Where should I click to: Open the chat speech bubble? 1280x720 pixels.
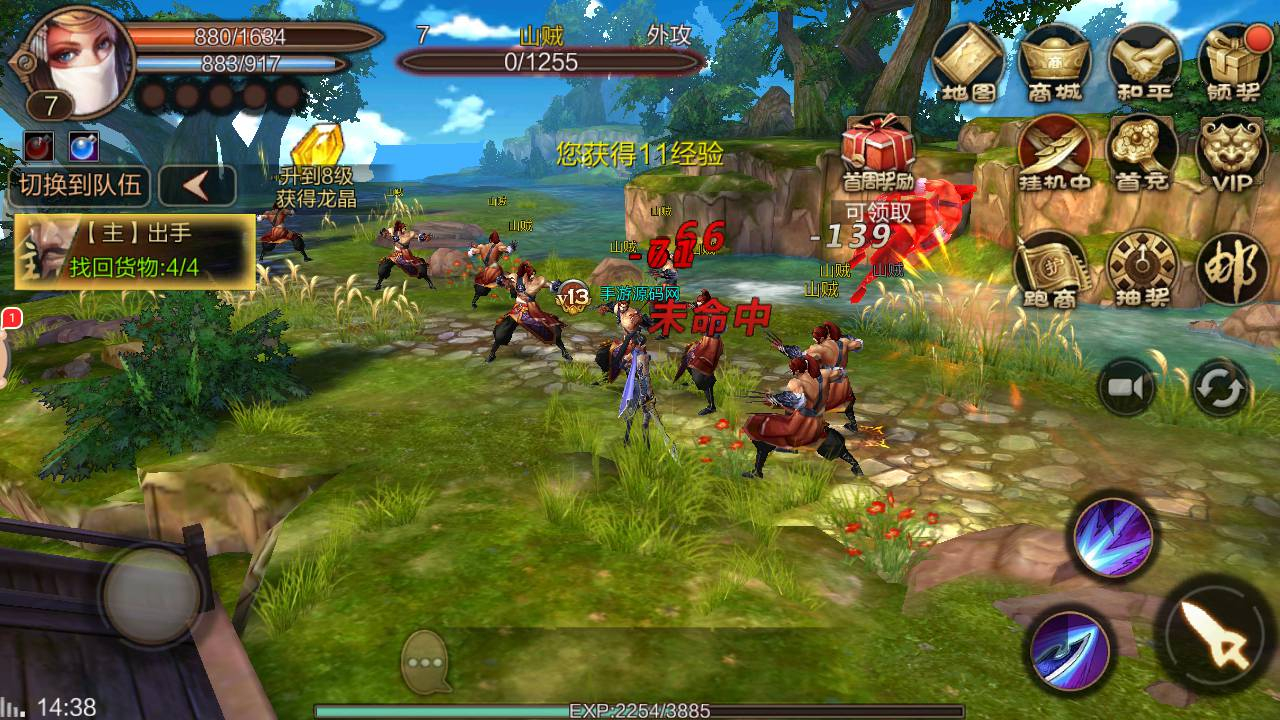(x=430, y=661)
